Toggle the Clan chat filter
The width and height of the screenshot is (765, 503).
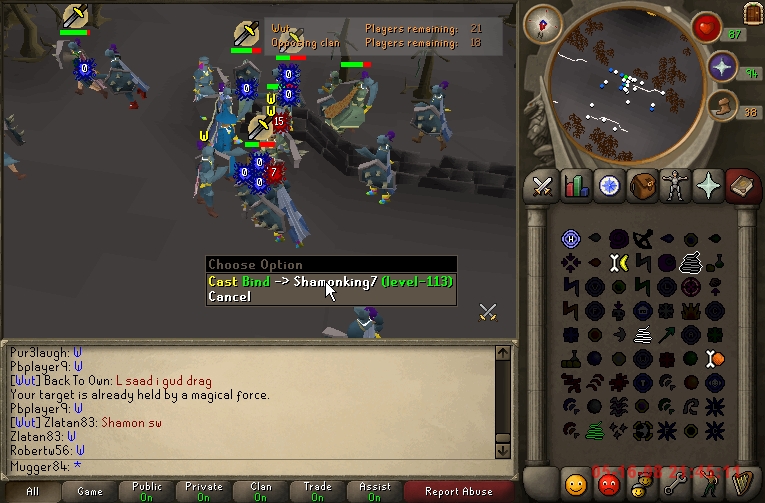click(261, 491)
